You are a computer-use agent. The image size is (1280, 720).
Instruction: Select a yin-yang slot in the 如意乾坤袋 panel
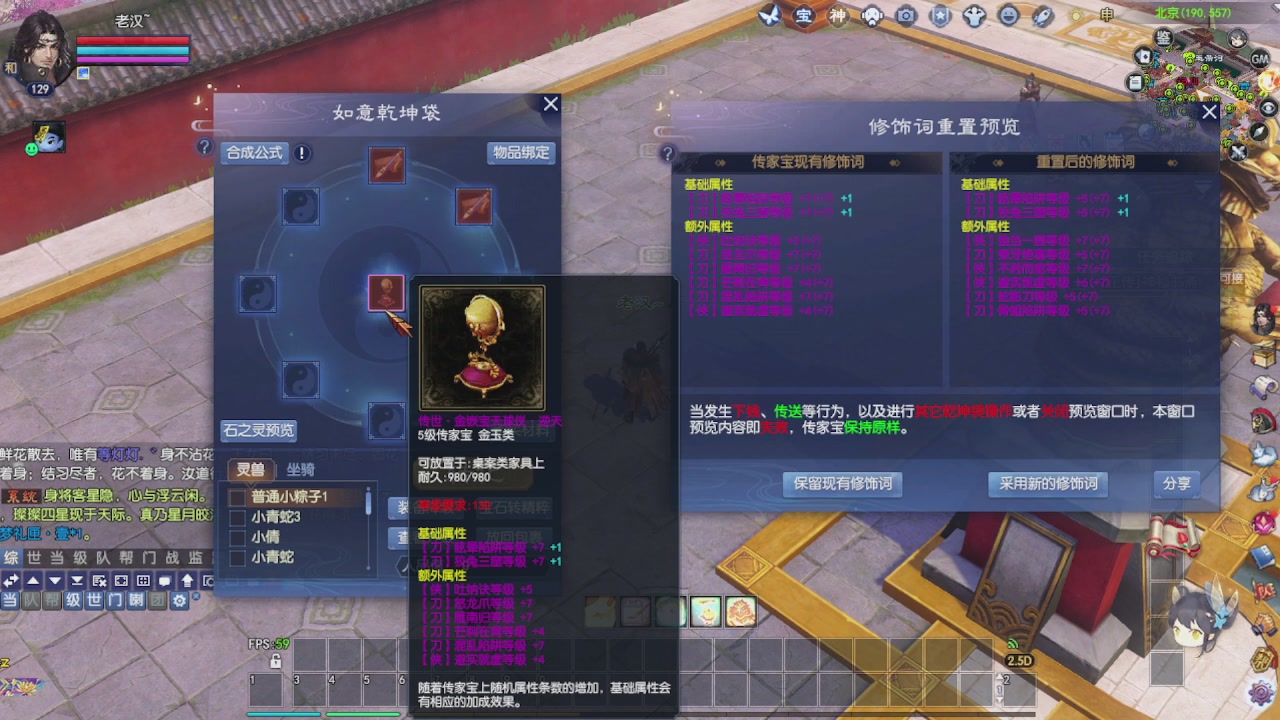[302, 207]
